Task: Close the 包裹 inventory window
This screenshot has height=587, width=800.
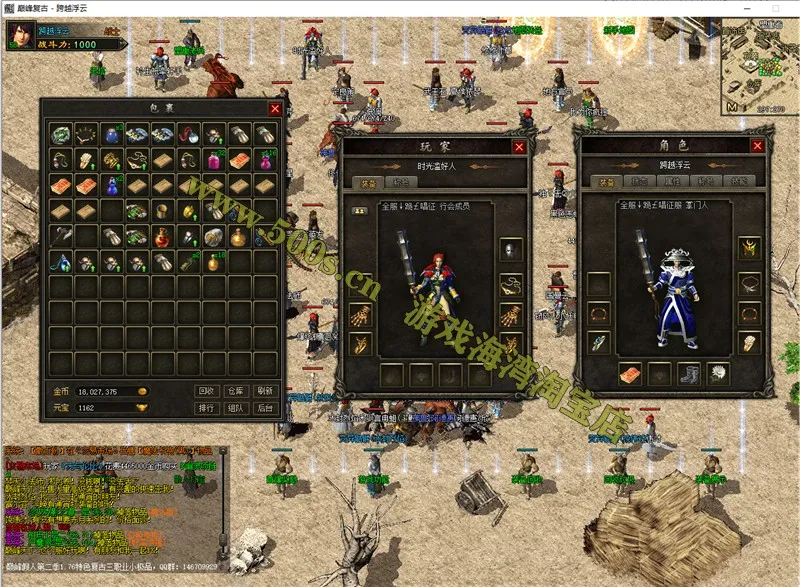Action: [x=275, y=108]
